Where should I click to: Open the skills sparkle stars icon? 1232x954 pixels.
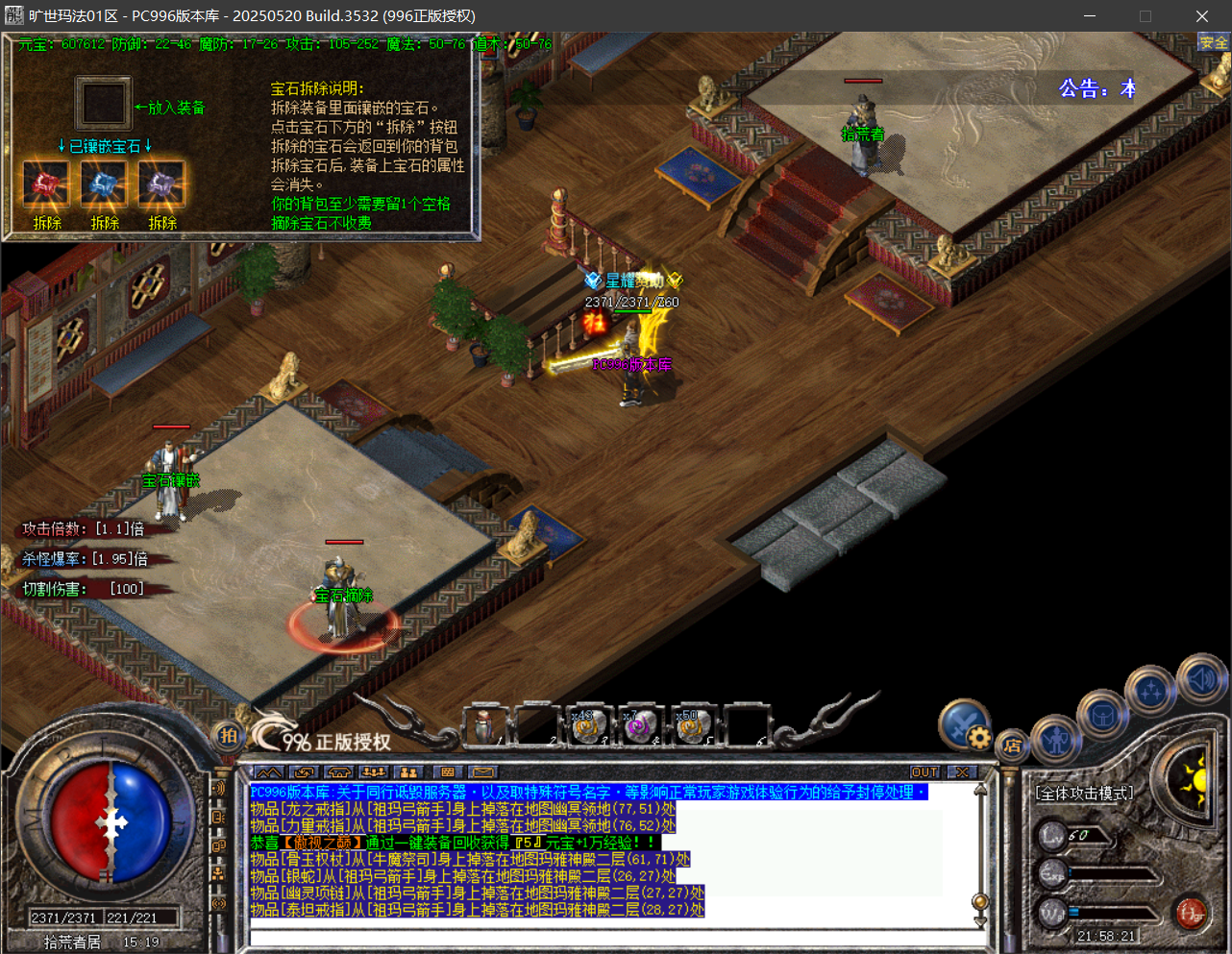pos(1150,691)
